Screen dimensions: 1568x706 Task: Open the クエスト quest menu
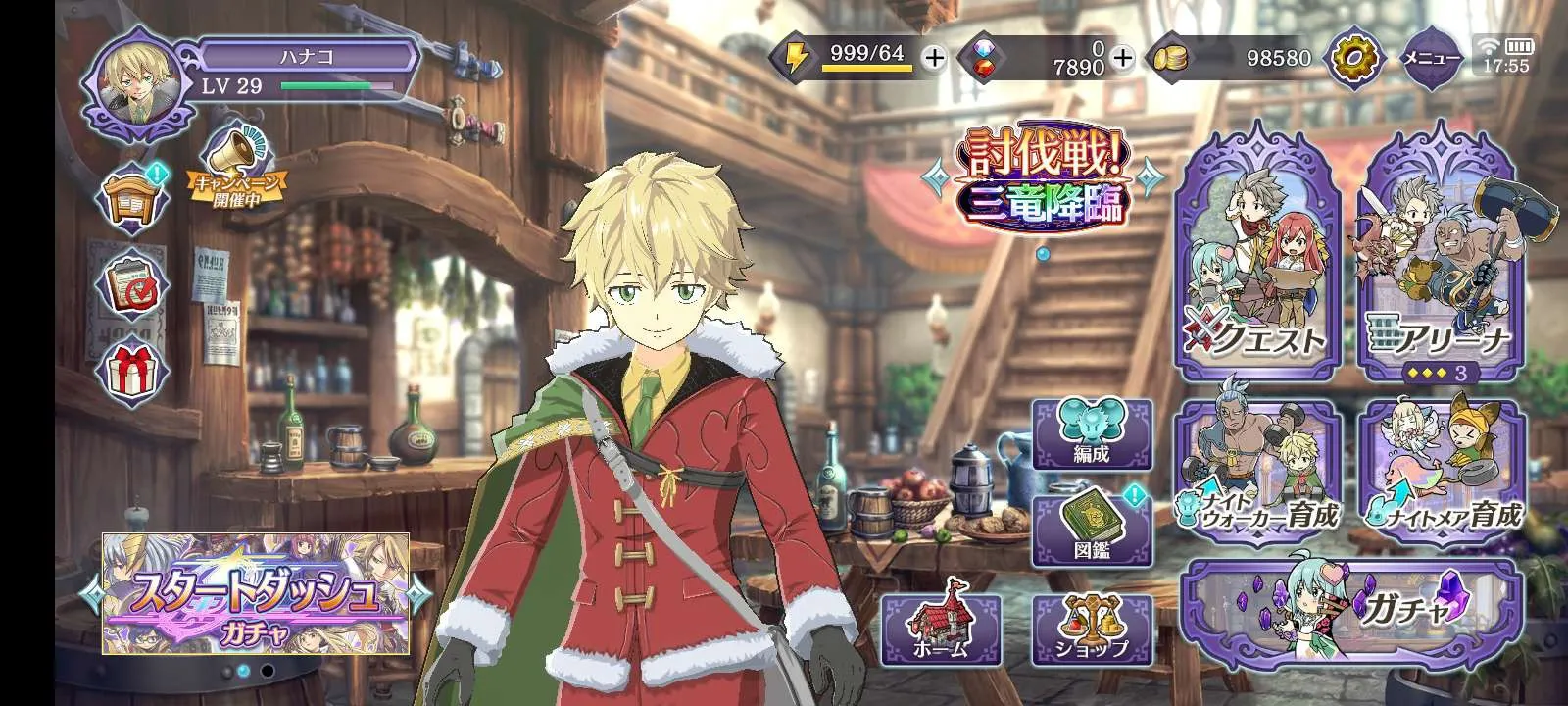click(x=1258, y=257)
